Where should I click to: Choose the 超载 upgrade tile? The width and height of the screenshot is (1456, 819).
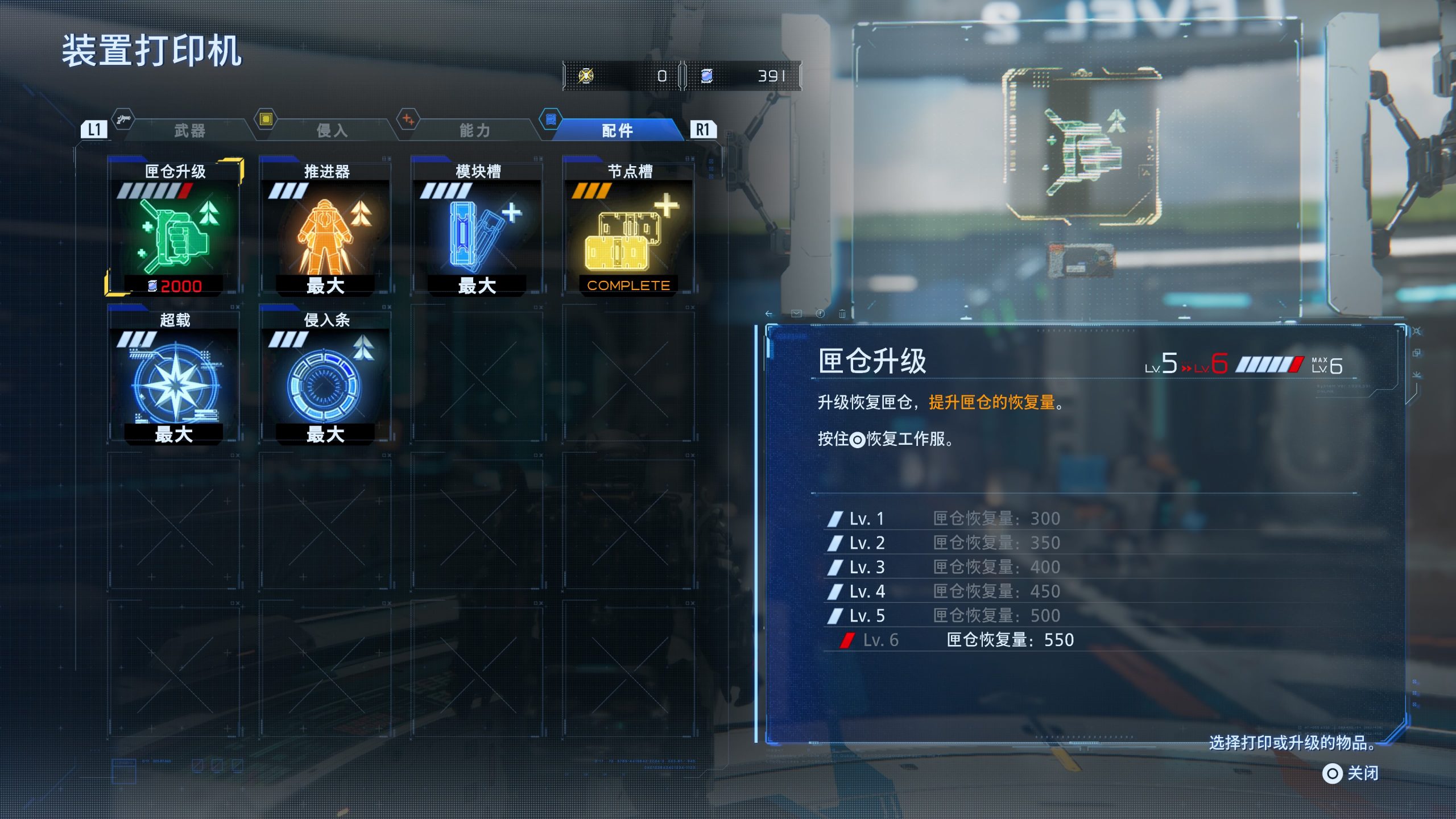[174, 376]
